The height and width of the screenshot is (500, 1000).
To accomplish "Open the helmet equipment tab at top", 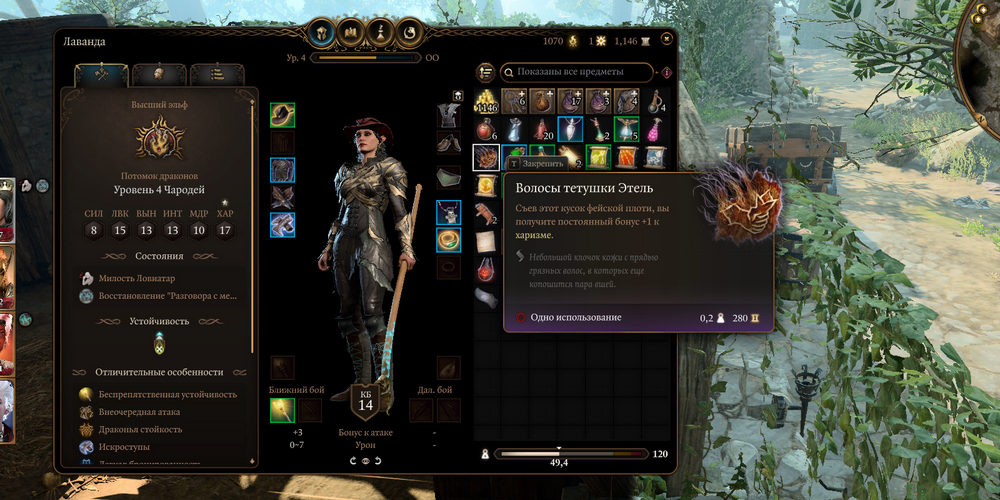I will 322,33.
